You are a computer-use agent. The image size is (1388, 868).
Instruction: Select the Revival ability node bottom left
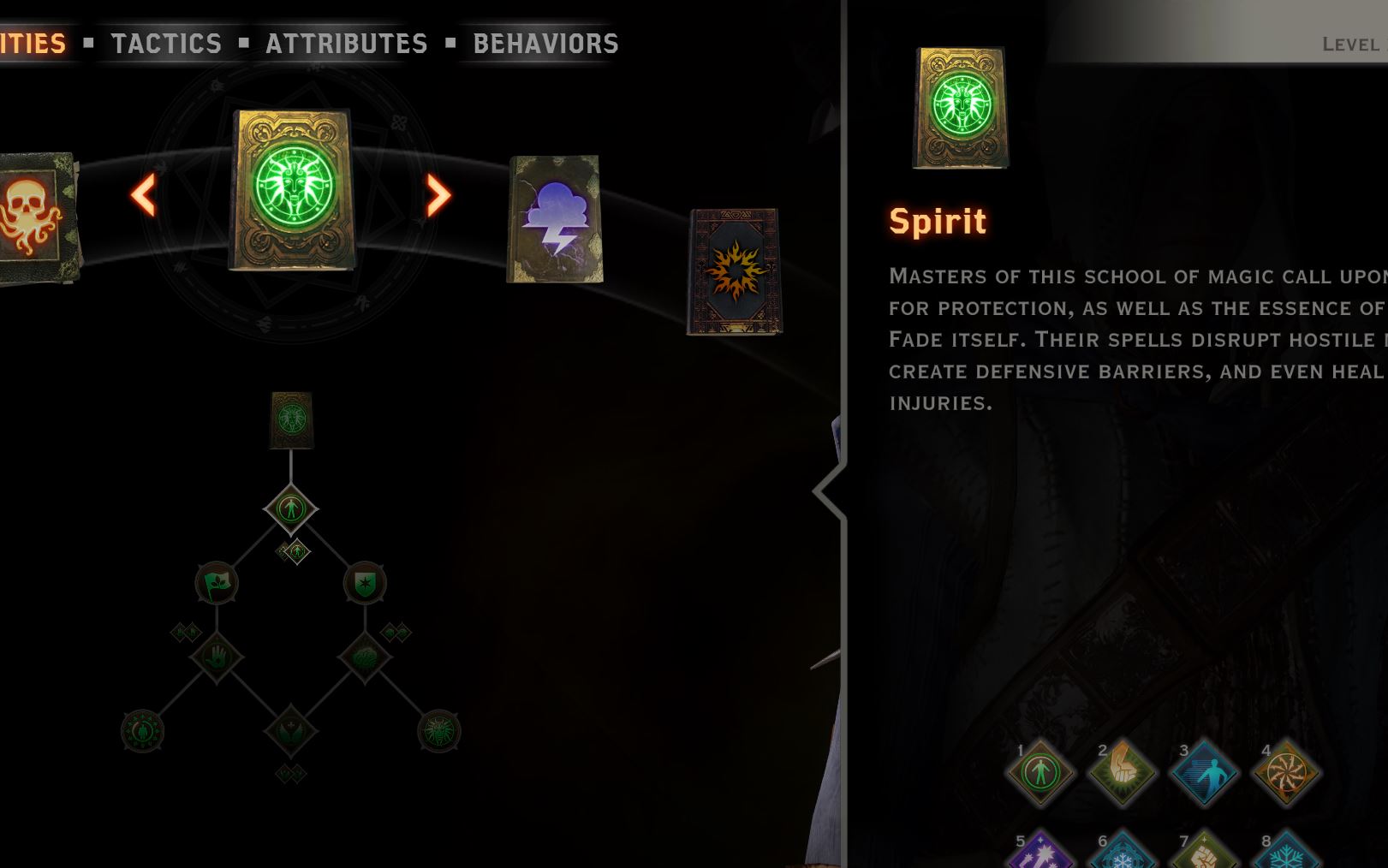tap(144, 731)
